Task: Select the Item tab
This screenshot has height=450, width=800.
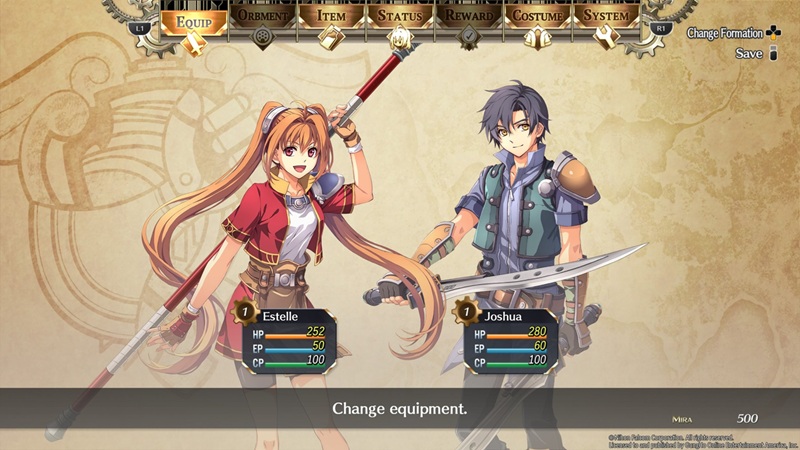Action: [x=332, y=18]
